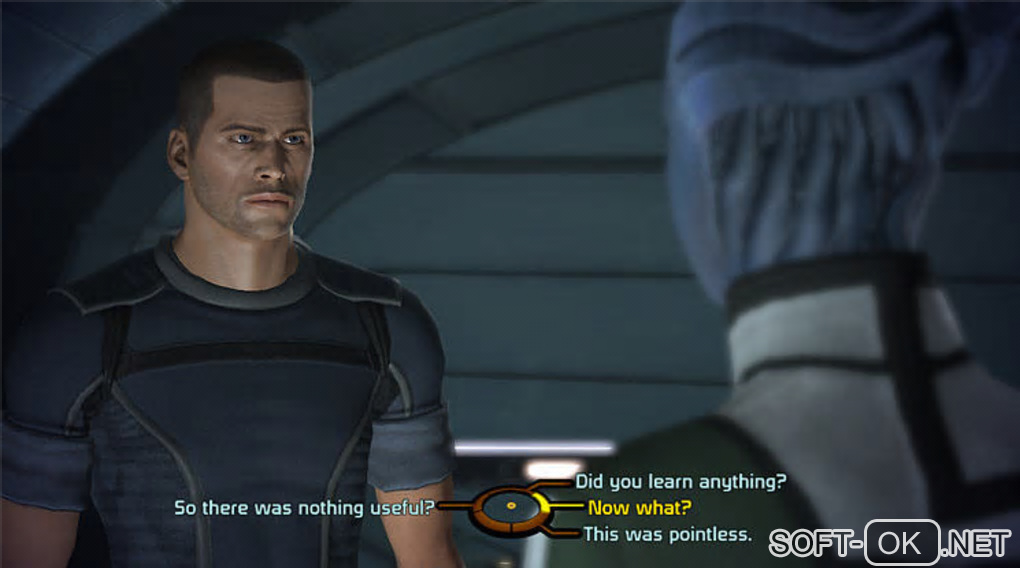
Task: Pick the "This was pointless." dialogue option
Action: click(x=667, y=534)
